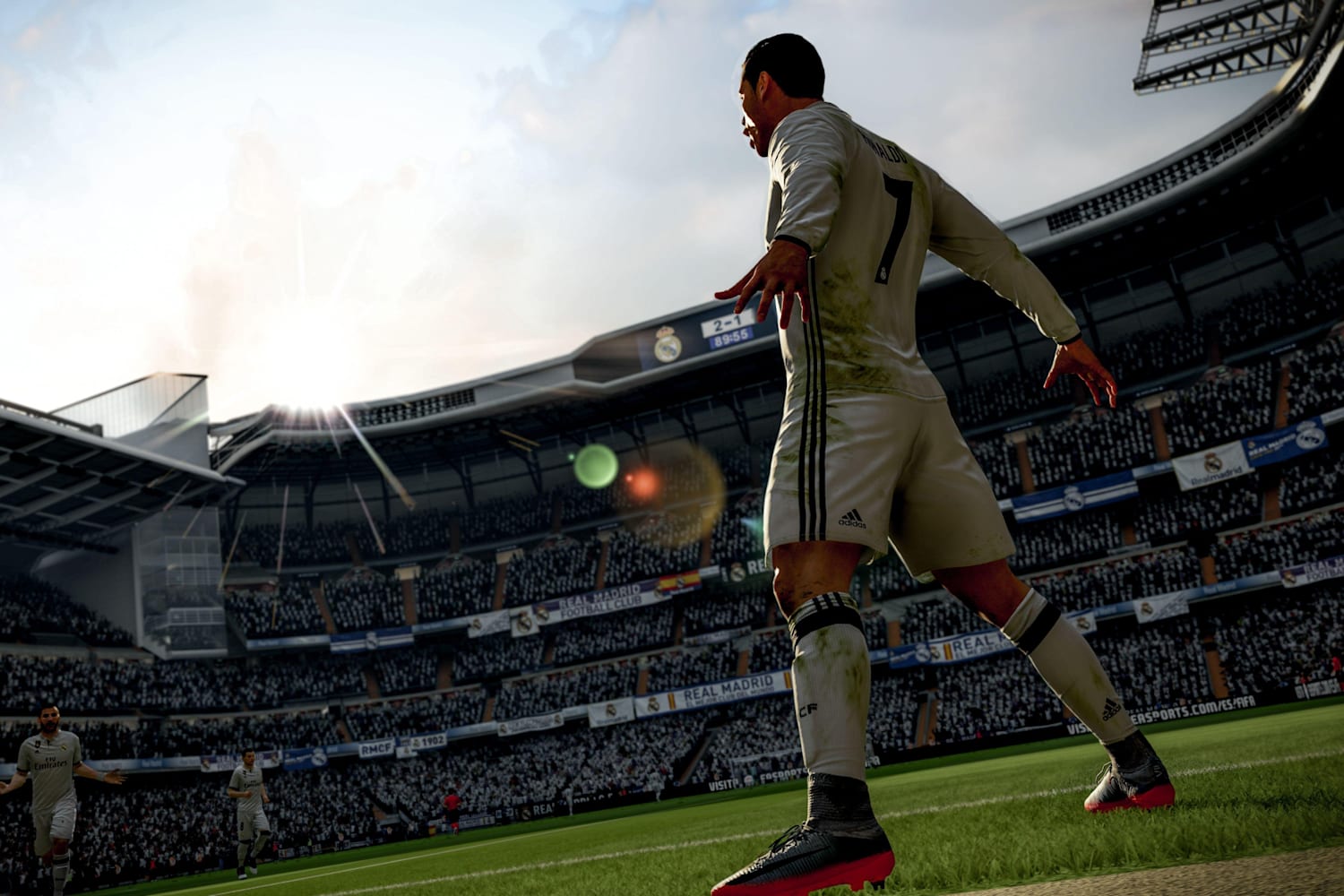The height and width of the screenshot is (896, 1344).
Task: Click the match clock showing 89:55
Action: [x=731, y=339]
